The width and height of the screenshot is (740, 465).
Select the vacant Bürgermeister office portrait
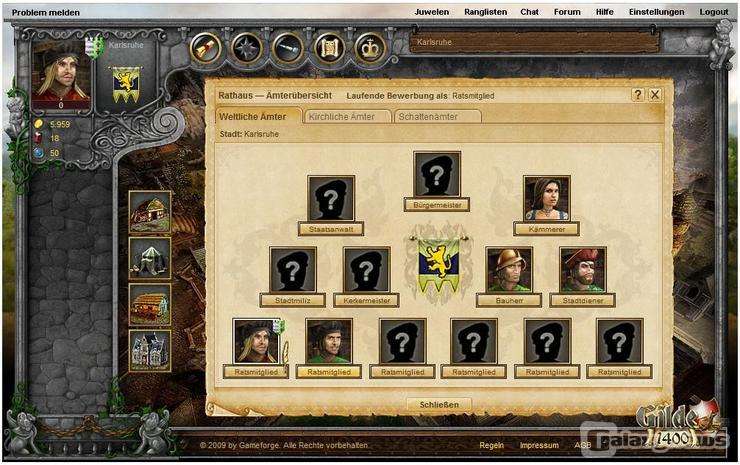tap(437, 175)
